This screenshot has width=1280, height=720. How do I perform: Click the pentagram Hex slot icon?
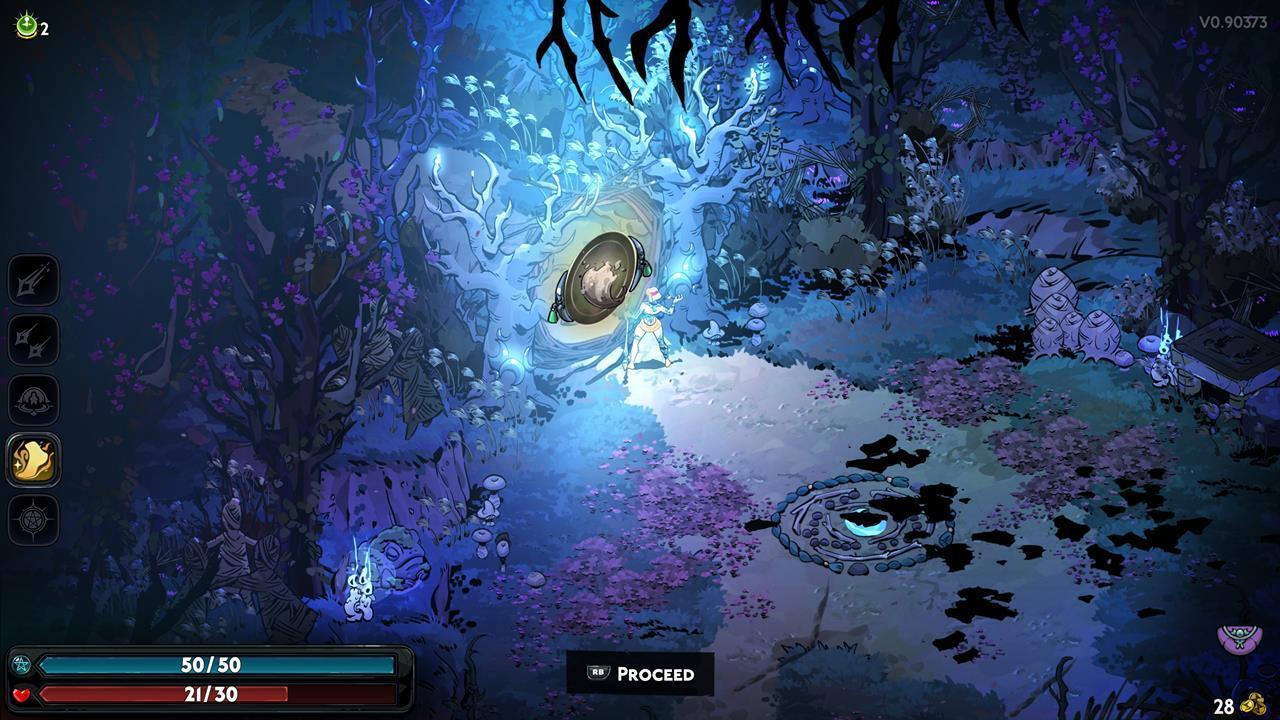[32, 520]
